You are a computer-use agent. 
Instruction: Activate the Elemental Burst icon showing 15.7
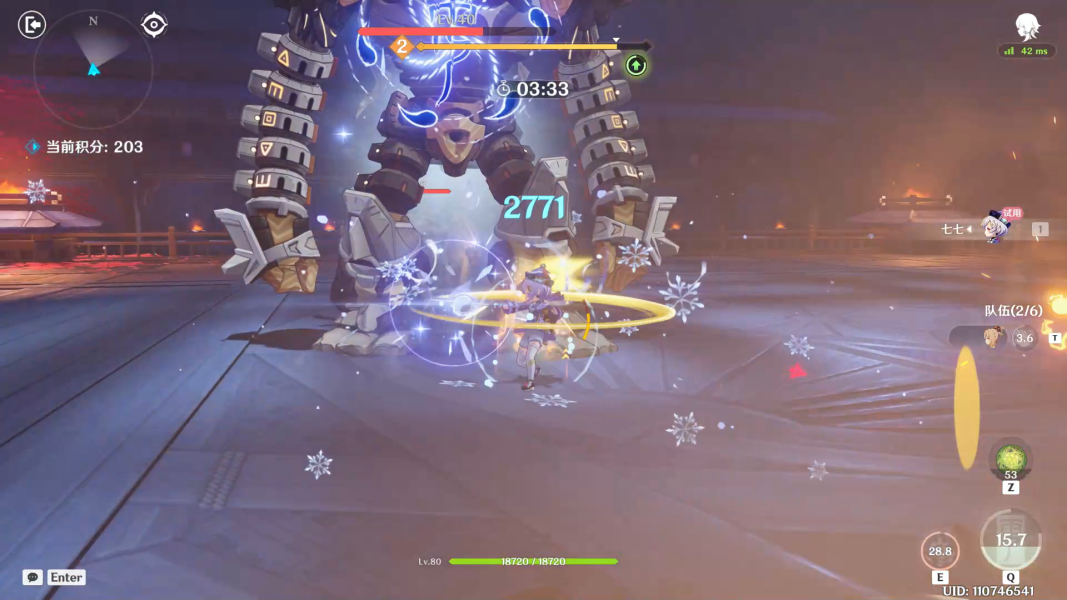coord(1010,540)
